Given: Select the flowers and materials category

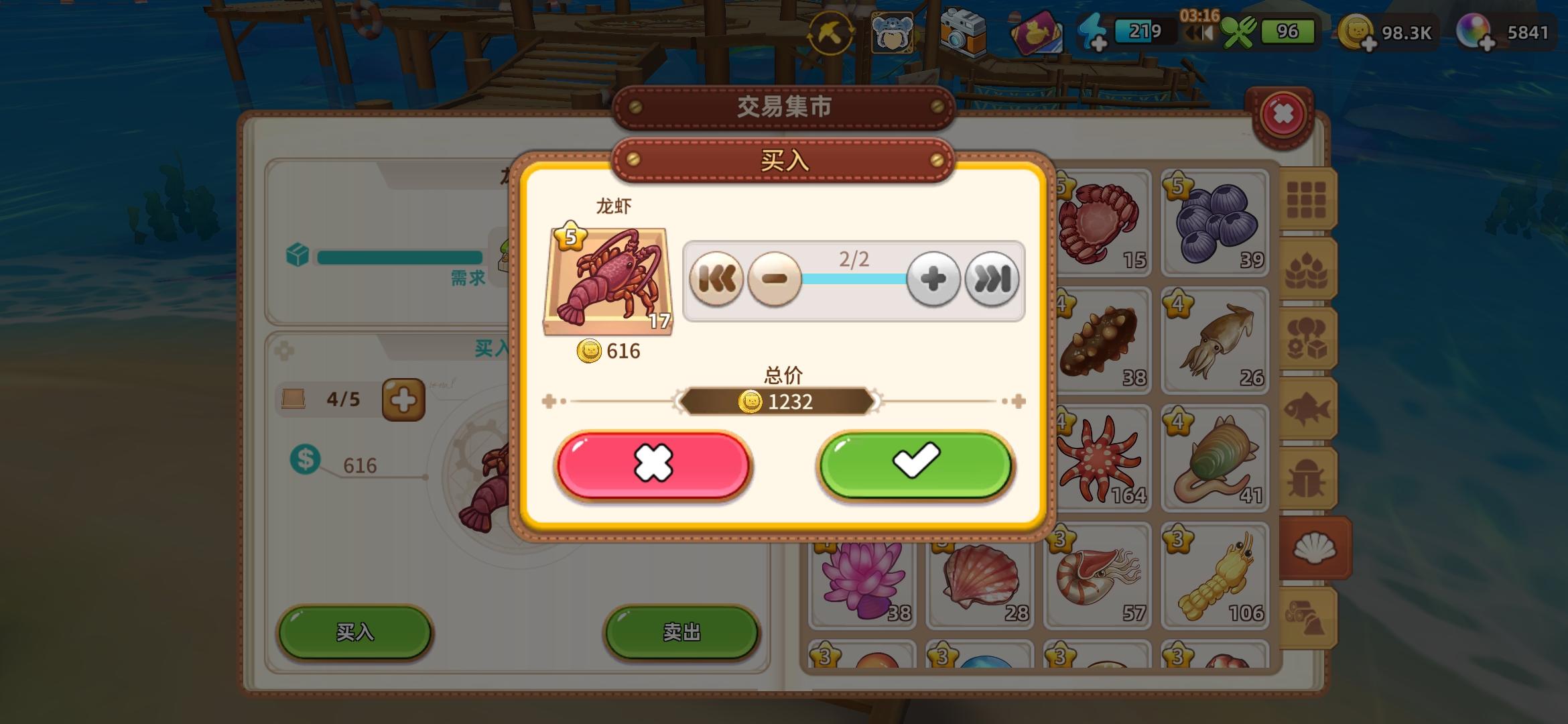Looking at the screenshot, I should click(1308, 335).
